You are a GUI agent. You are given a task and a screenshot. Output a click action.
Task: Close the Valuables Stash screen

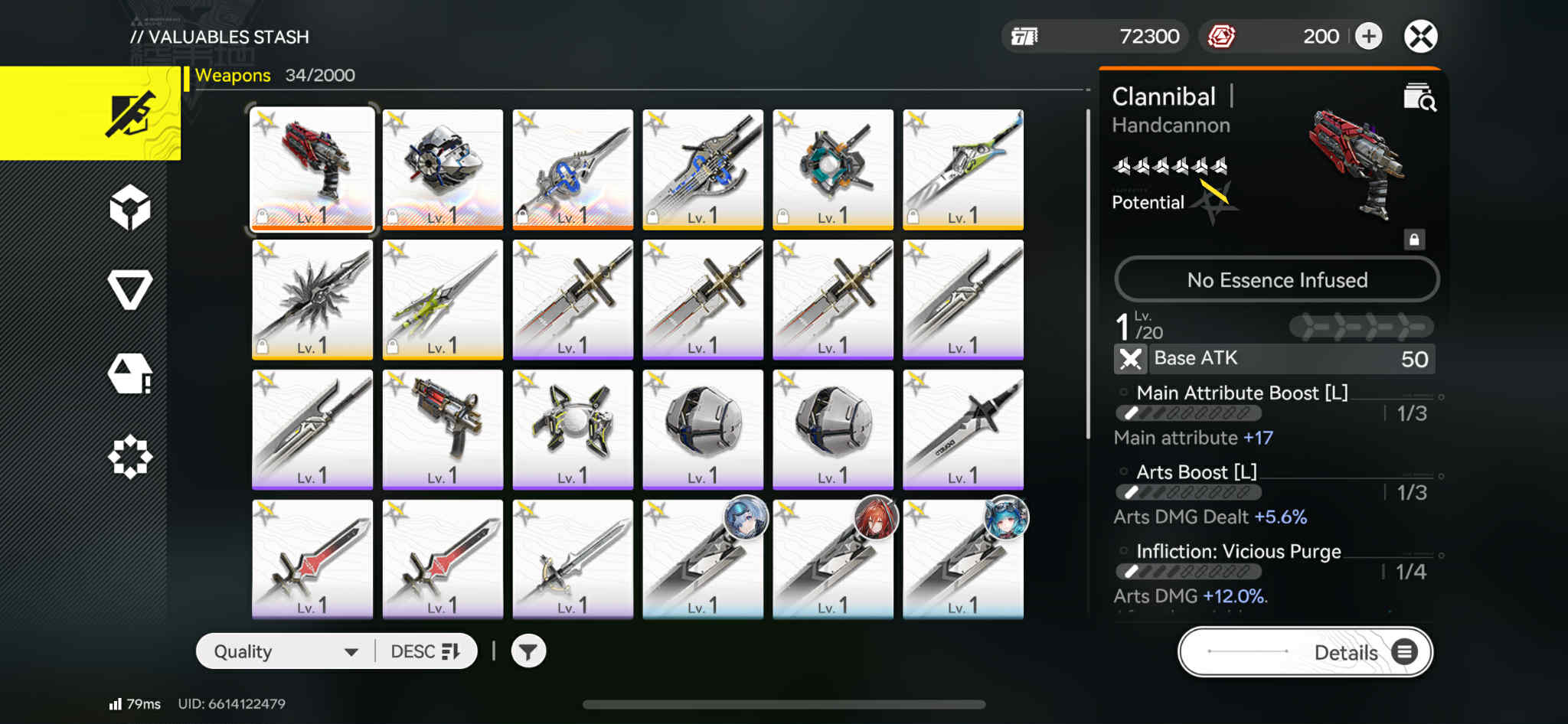[x=1420, y=37]
